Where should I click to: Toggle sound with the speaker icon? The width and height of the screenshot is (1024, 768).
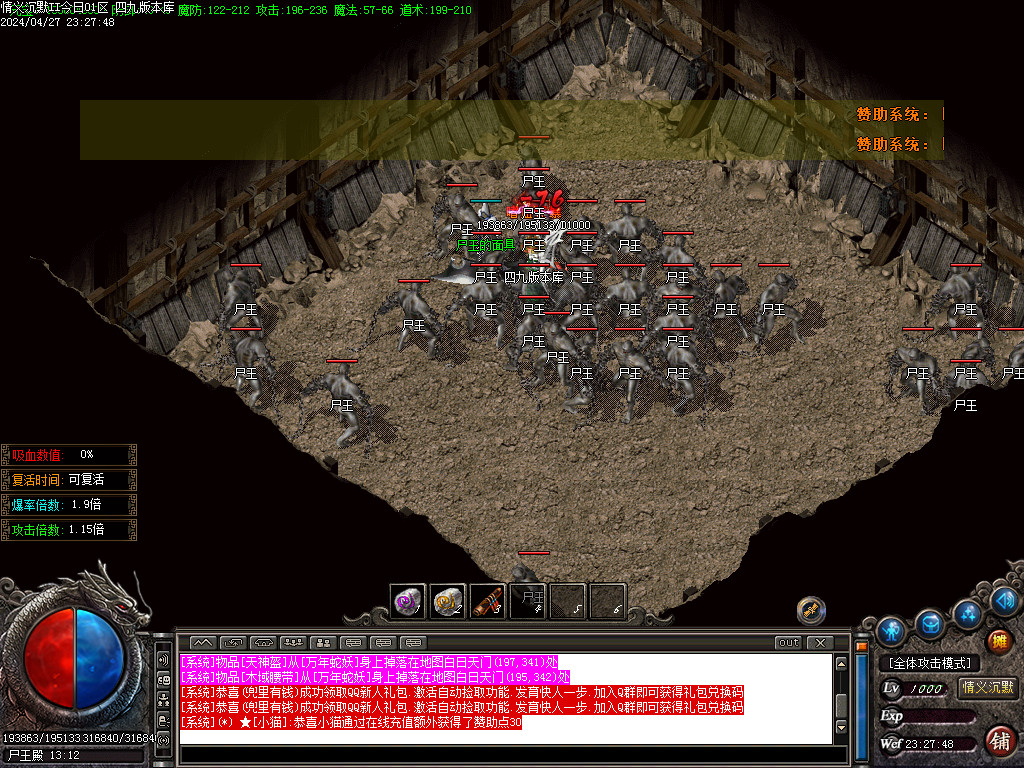click(x=1005, y=600)
